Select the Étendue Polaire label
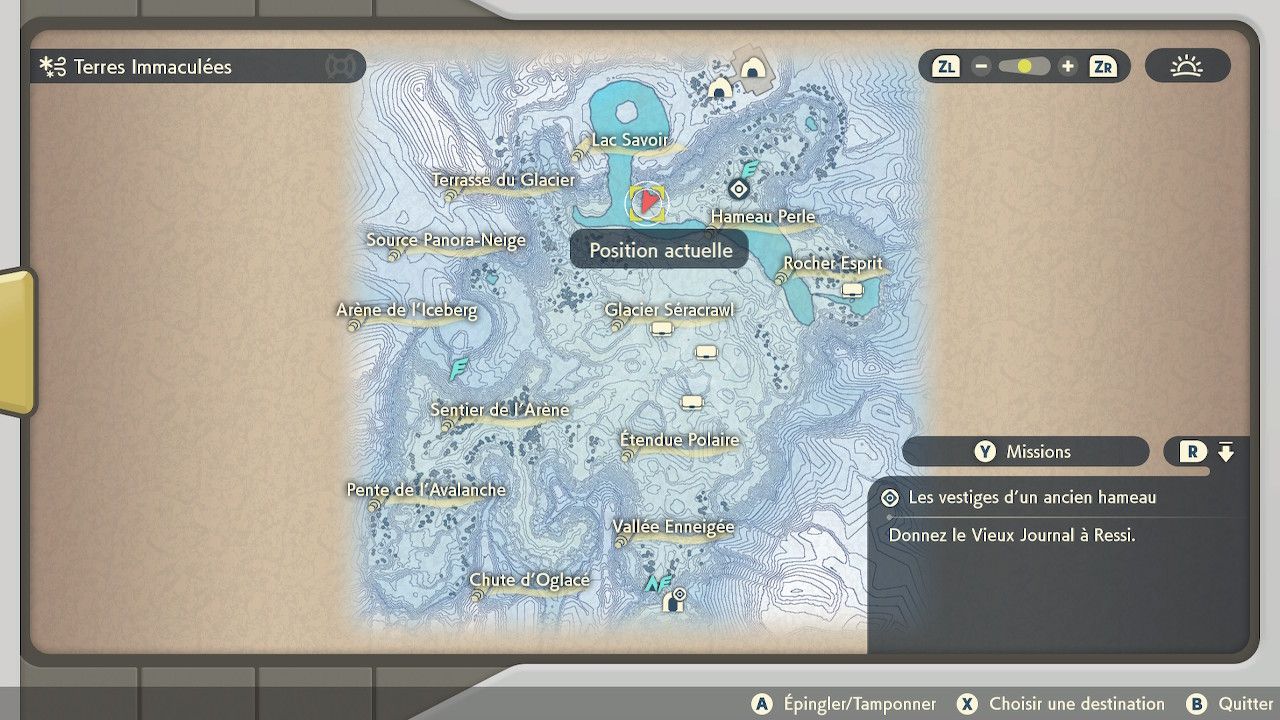 click(x=680, y=440)
